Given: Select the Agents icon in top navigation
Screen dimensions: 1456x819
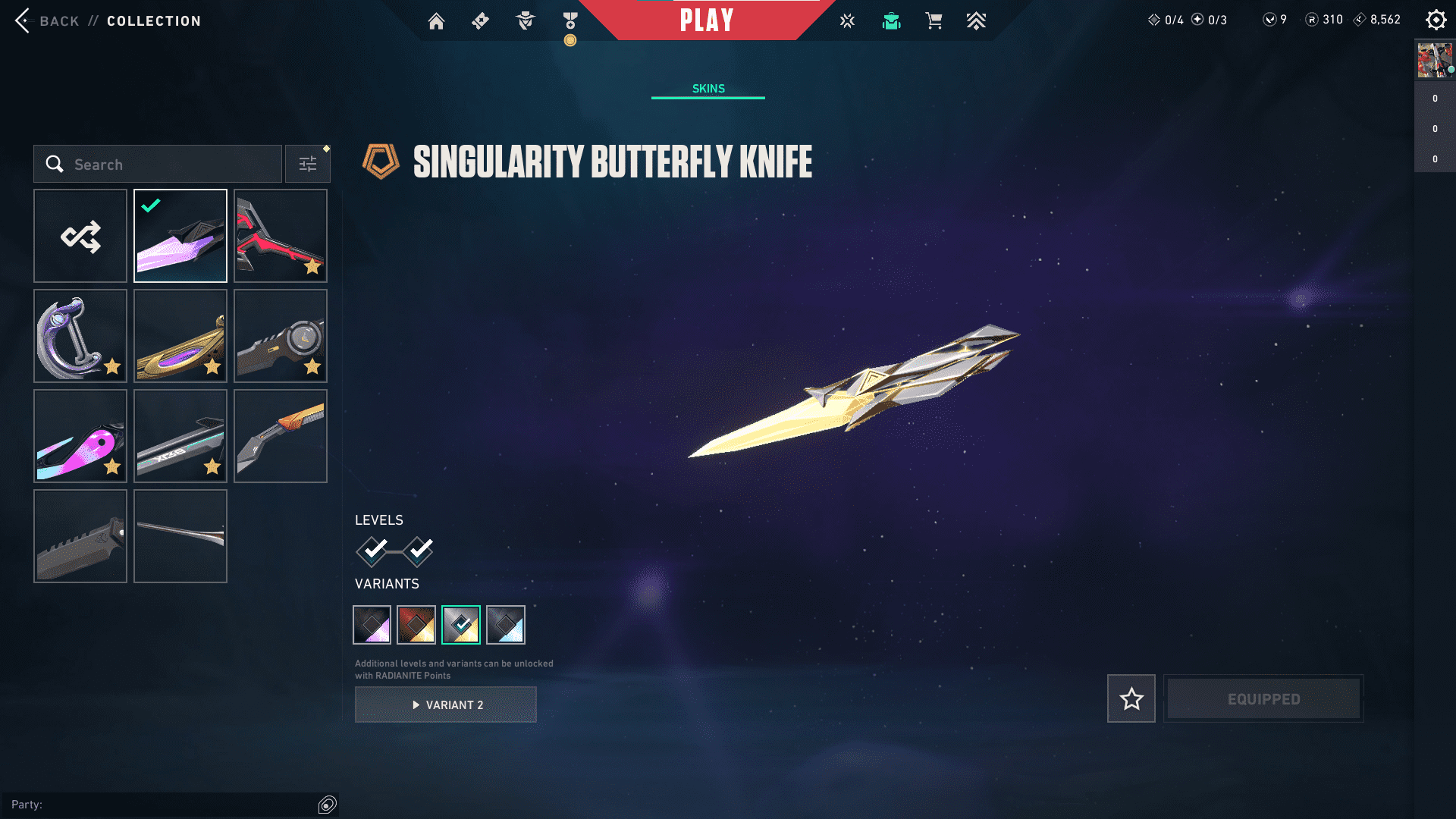Looking at the screenshot, I should (x=524, y=20).
